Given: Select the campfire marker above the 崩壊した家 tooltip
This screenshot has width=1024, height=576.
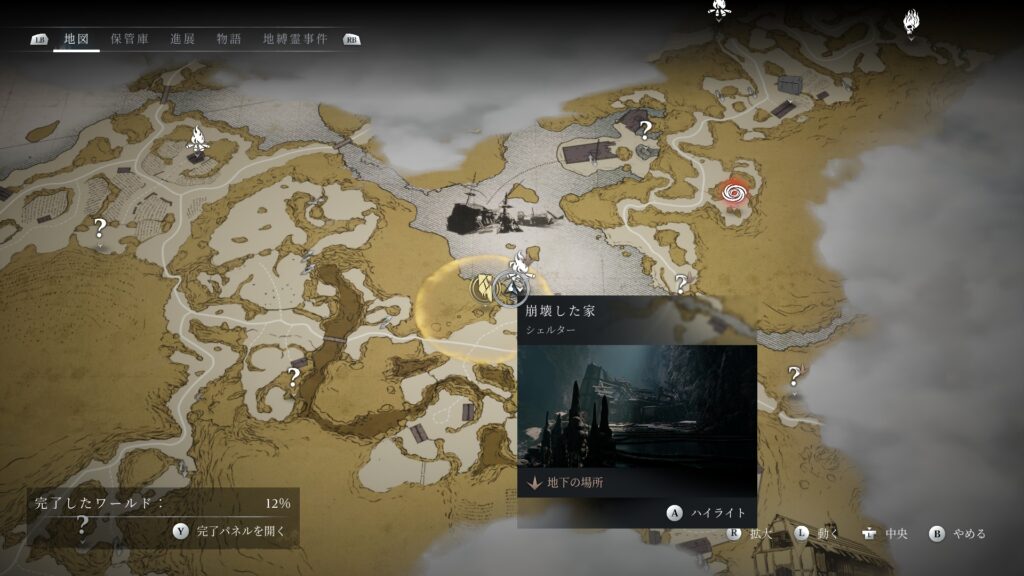Looking at the screenshot, I should (519, 266).
